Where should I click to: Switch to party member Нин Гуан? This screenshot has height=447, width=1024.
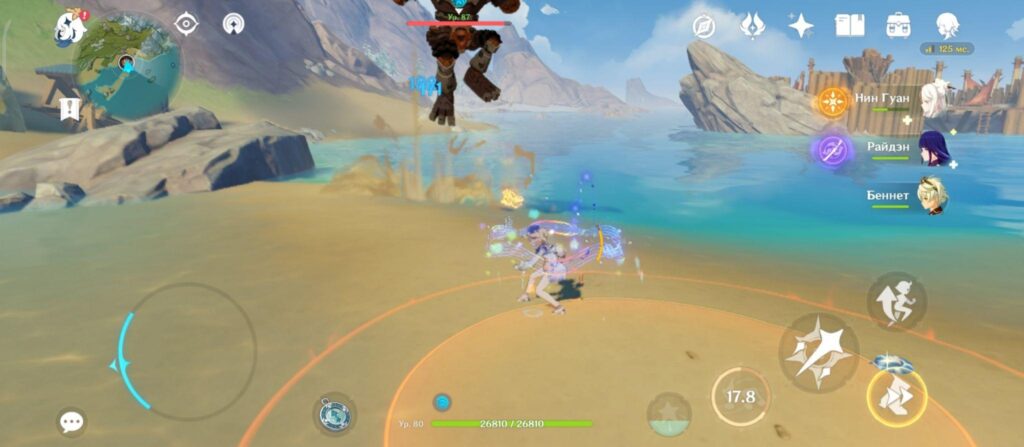click(931, 100)
